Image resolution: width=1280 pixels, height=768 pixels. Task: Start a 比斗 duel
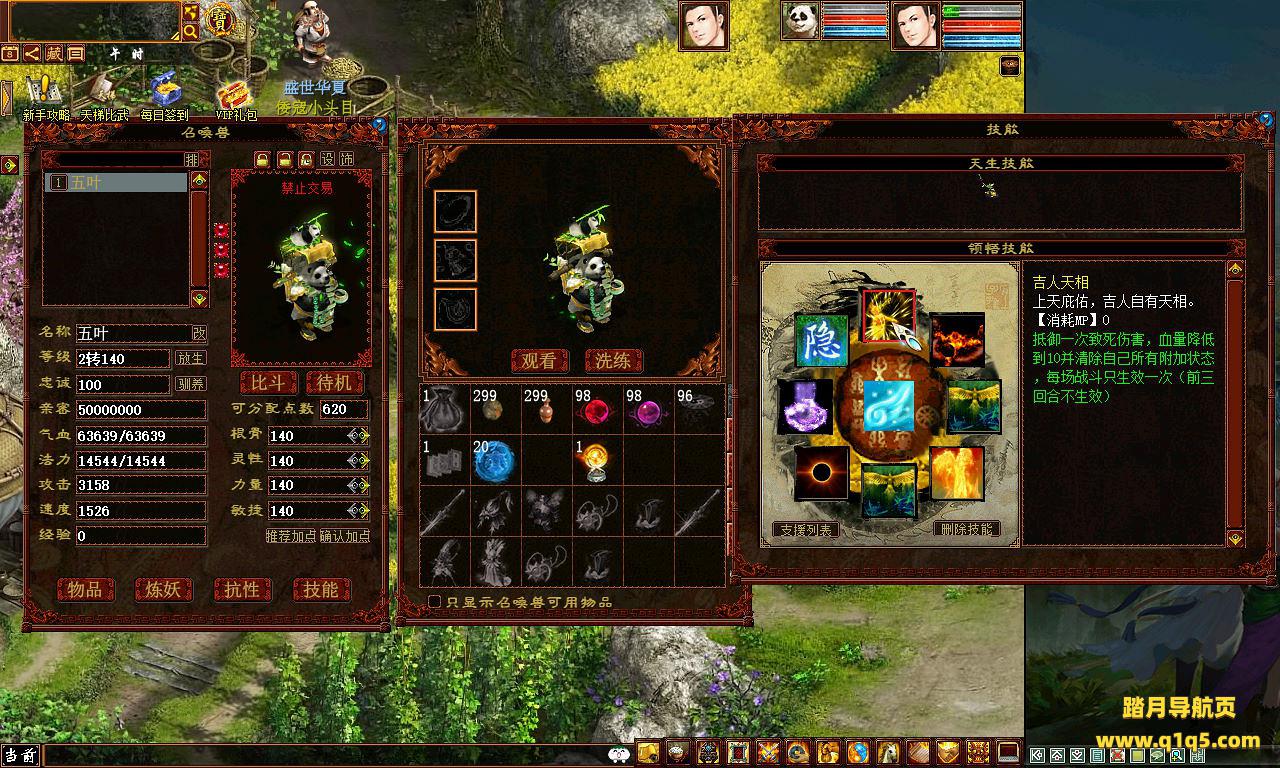tap(267, 383)
